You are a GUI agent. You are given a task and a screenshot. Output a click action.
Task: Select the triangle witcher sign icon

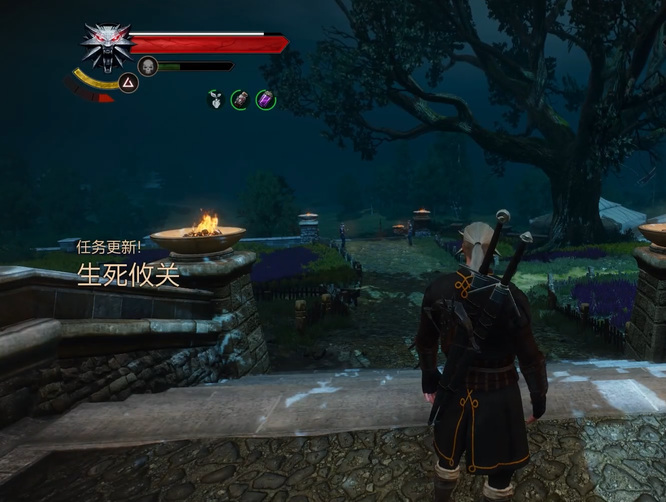click(128, 83)
